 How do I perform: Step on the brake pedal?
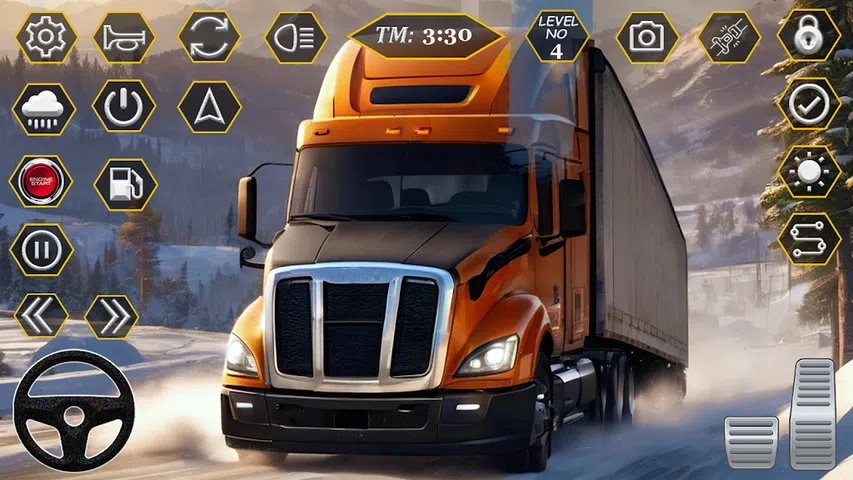[751, 441]
